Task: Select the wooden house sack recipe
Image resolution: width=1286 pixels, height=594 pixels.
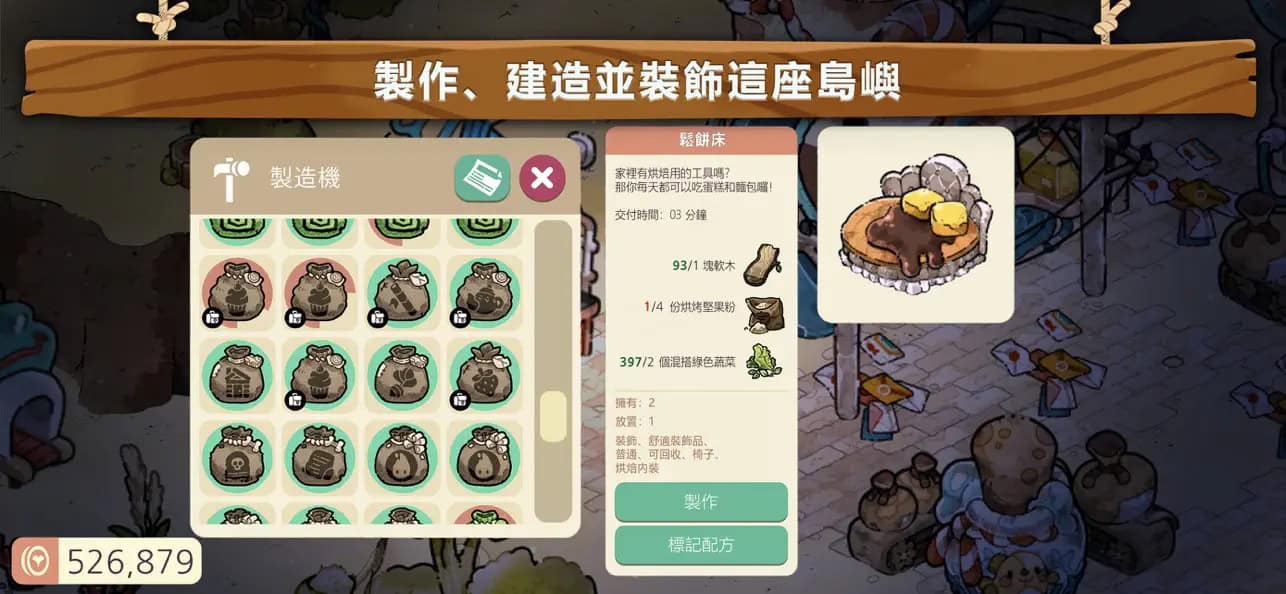Action: 237,376
